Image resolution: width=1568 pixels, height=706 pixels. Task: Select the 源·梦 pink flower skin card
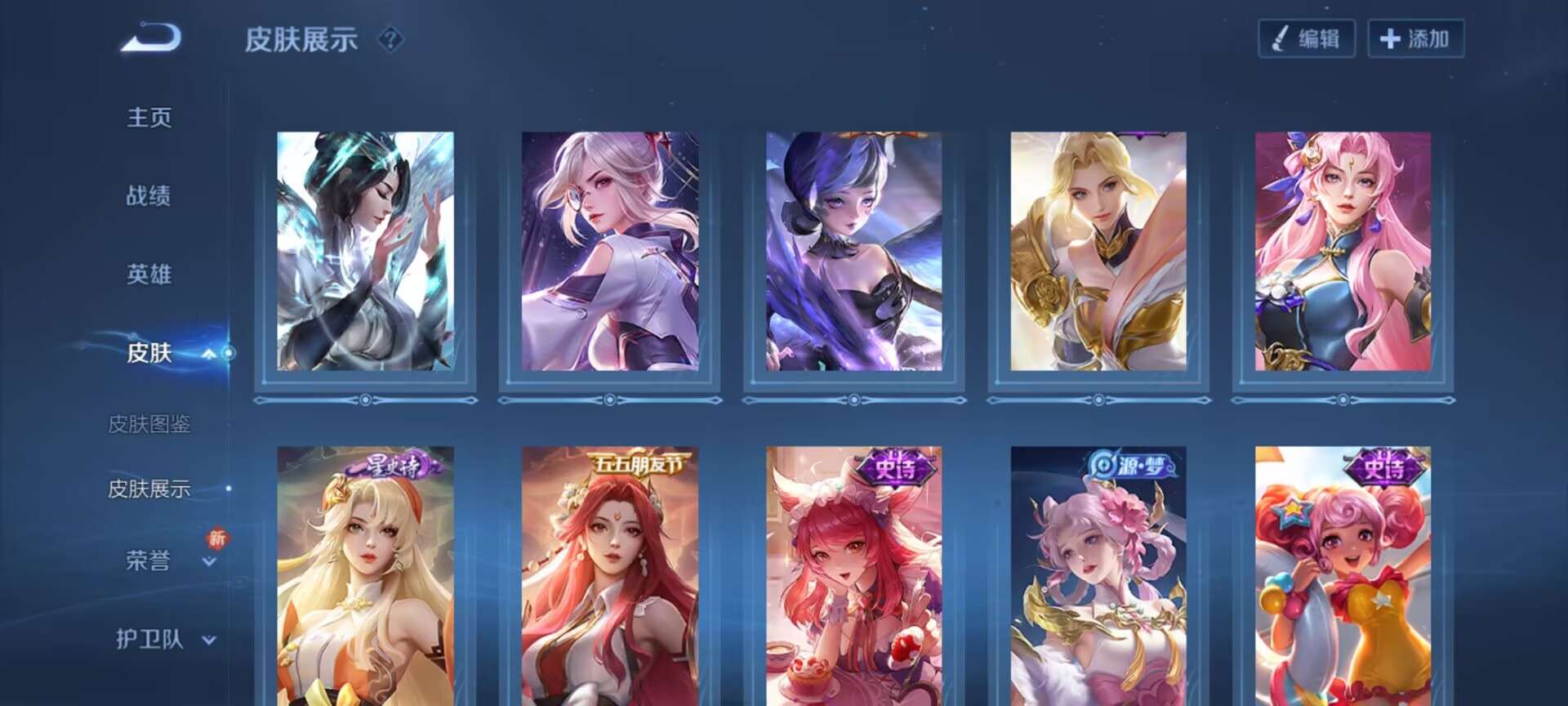click(x=1098, y=576)
